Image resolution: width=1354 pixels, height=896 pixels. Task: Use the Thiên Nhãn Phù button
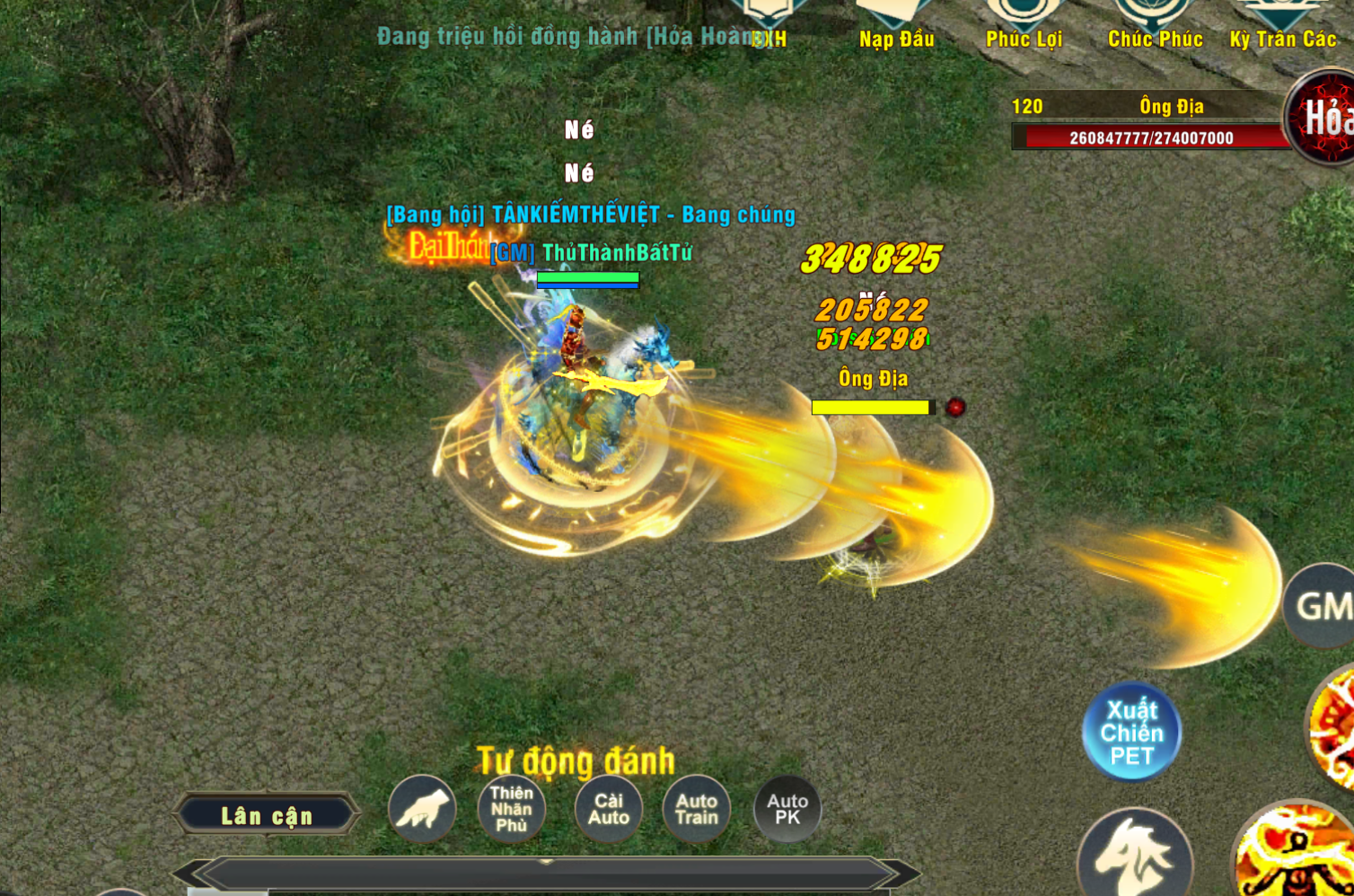click(512, 809)
